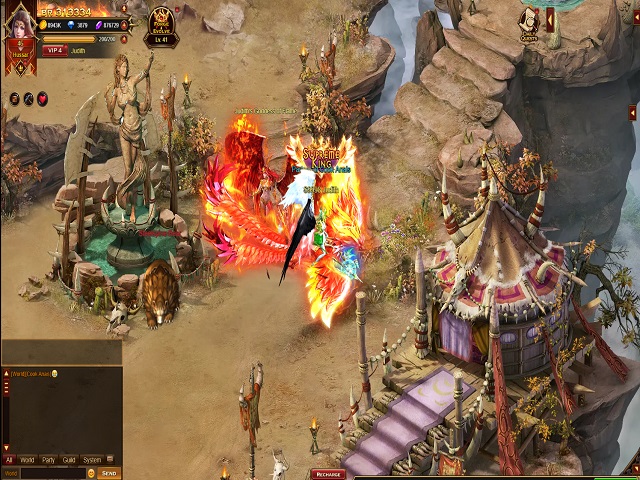This screenshot has width=640, height=480.
Task: Focus the chat message input field
Action: (x=52, y=473)
